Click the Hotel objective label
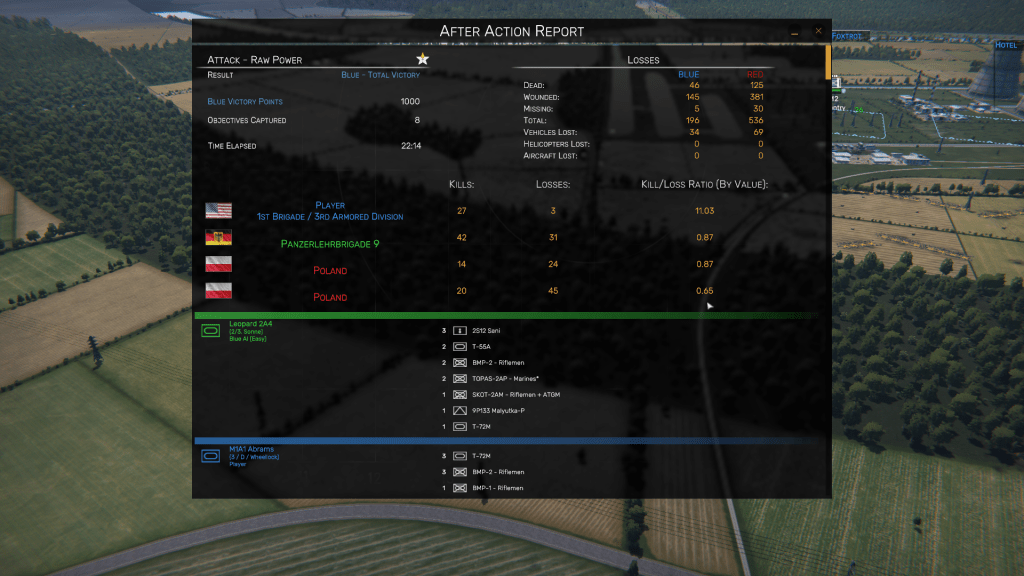Image resolution: width=1024 pixels, height=576 pixels. (1005, 45)
